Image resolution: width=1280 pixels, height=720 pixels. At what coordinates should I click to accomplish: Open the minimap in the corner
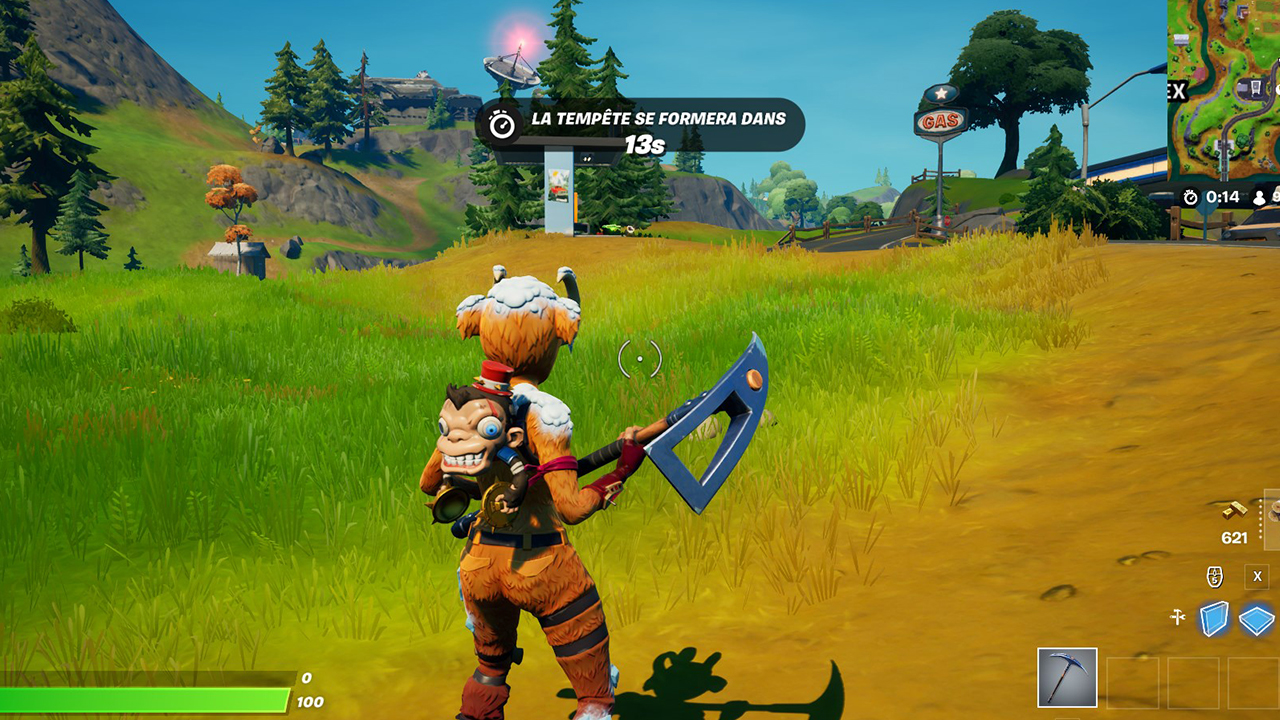click(x=1224, y=90)
